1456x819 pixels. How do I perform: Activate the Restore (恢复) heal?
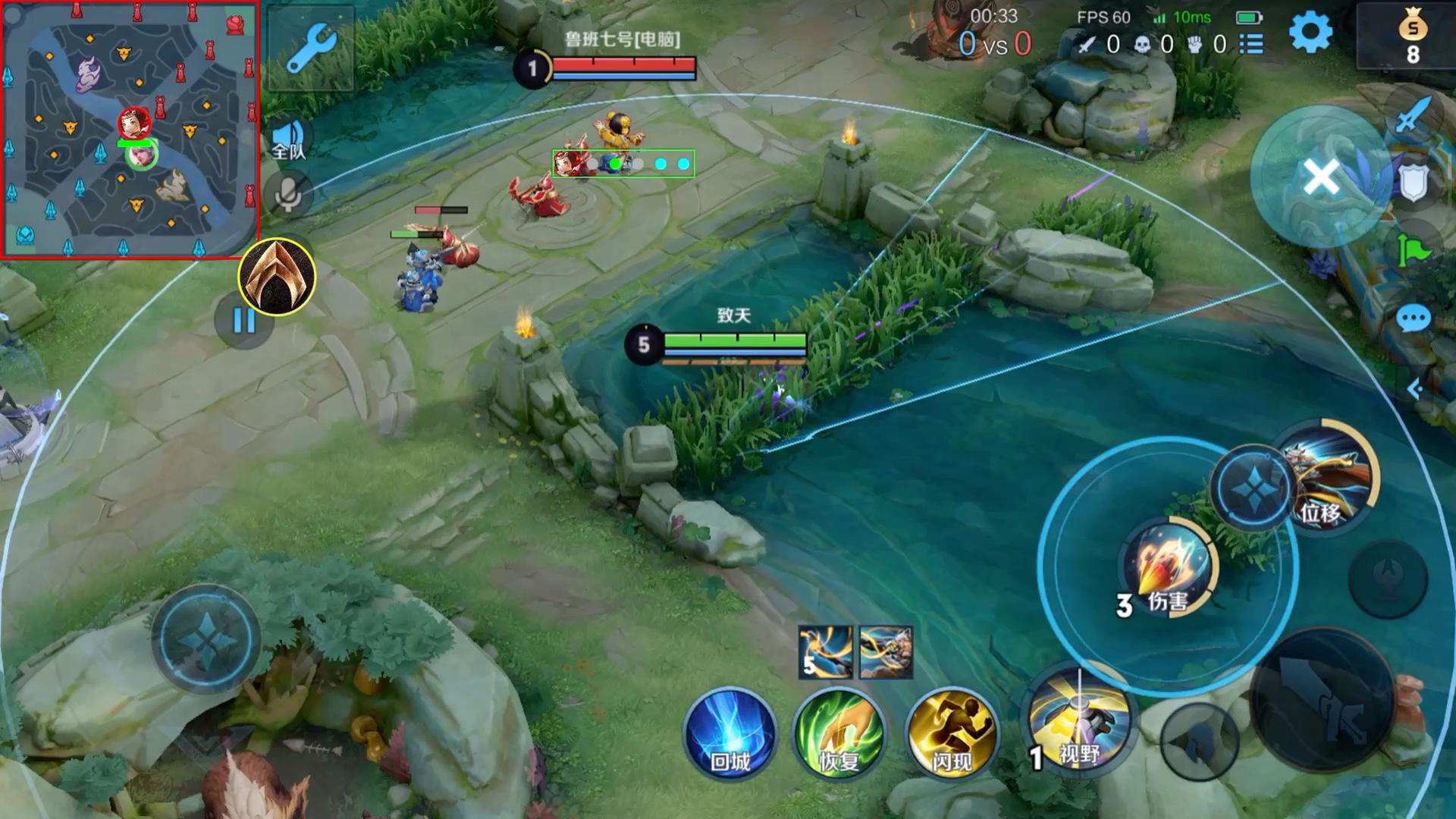tap(839, 734)
